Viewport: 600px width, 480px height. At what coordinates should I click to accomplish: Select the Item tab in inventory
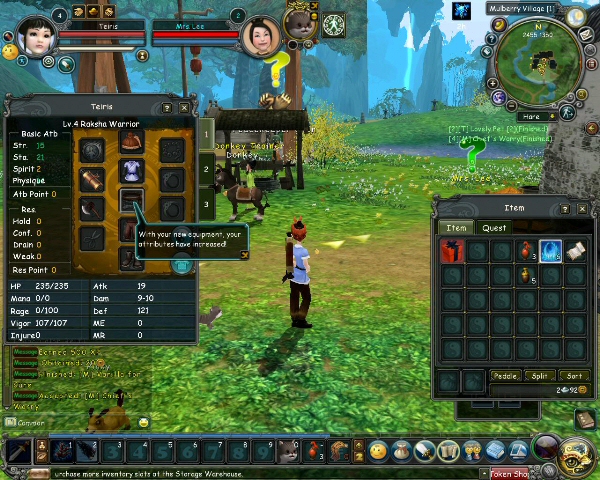click(x=456, y=228)
